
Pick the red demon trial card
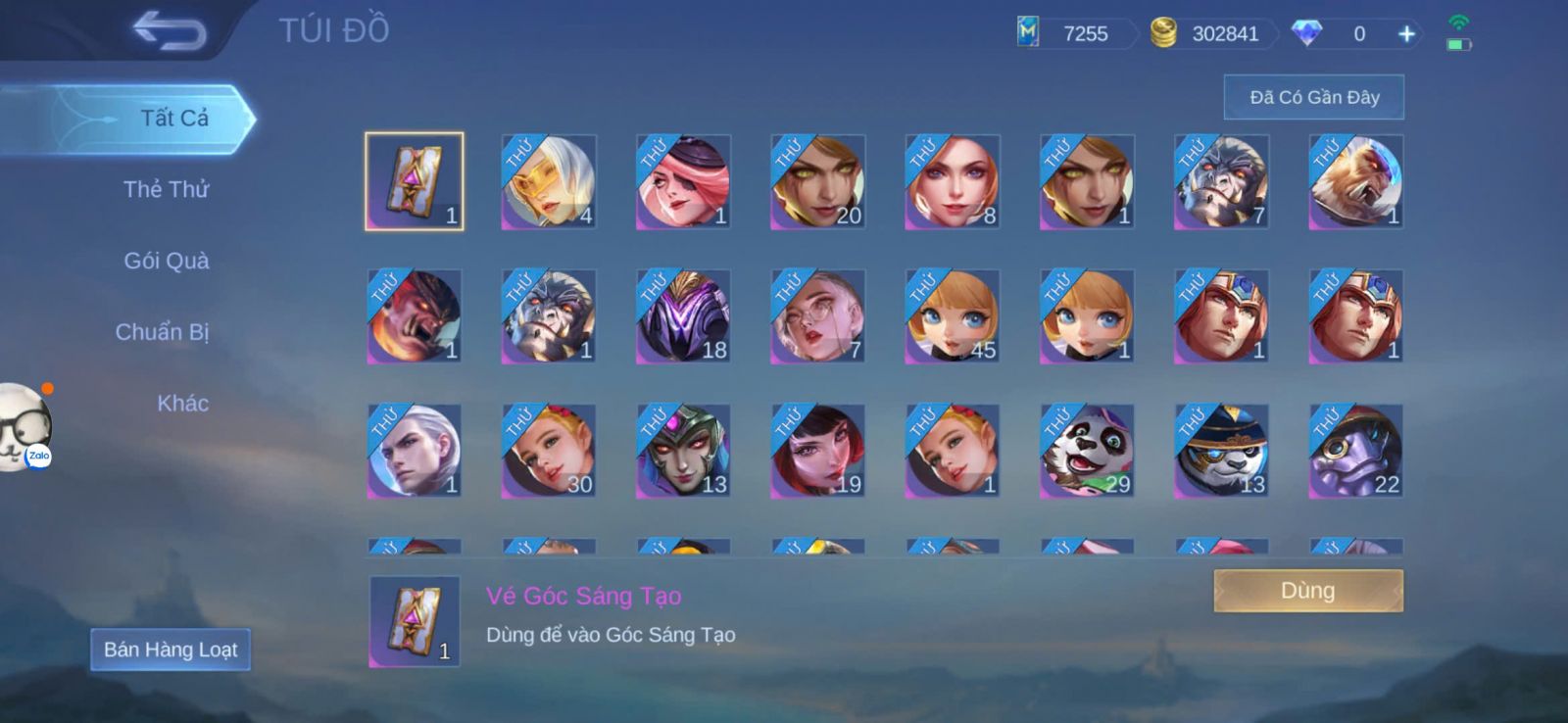point(415,317)
